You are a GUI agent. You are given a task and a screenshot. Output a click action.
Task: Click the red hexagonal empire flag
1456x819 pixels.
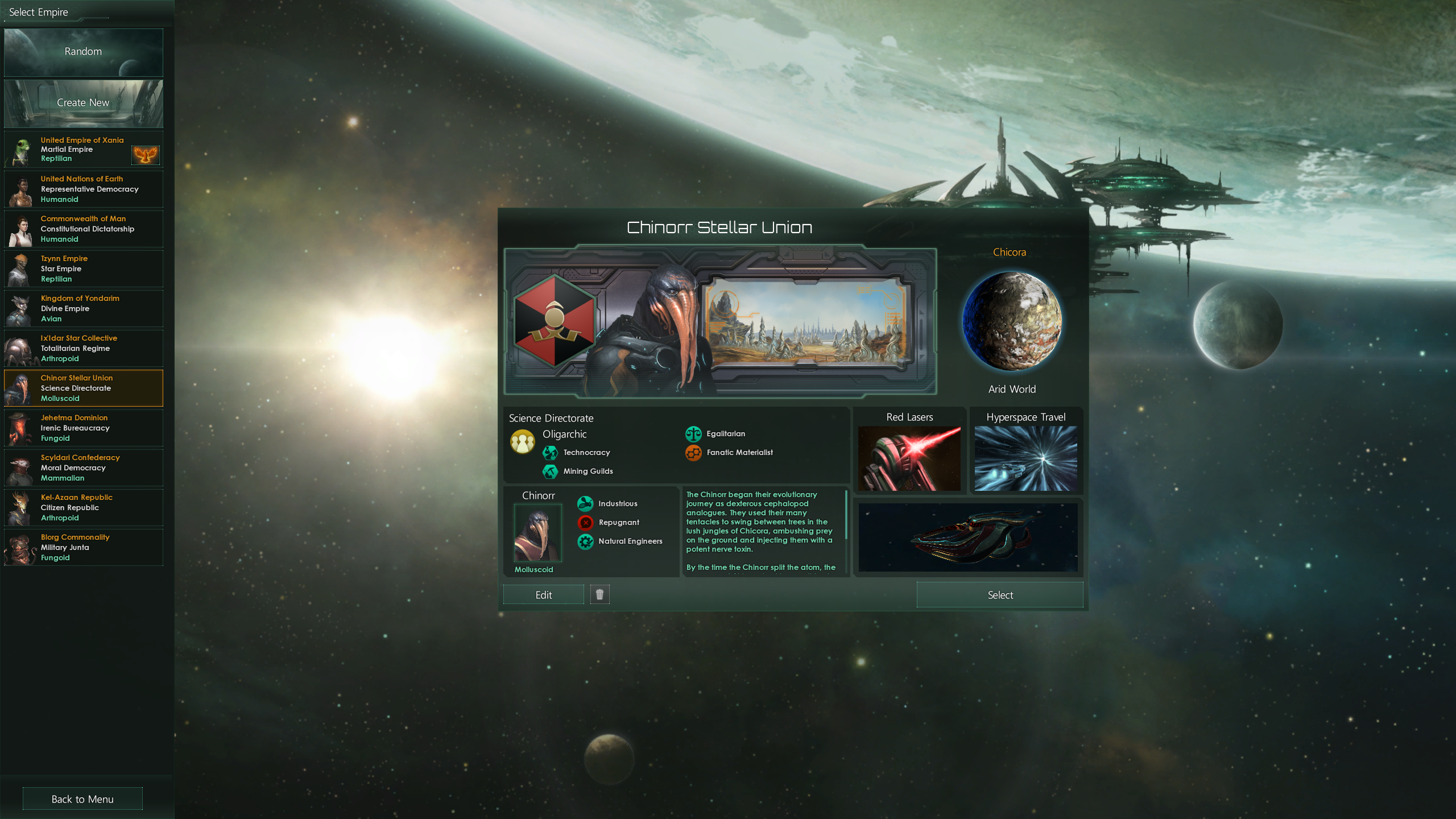[555, 321]
